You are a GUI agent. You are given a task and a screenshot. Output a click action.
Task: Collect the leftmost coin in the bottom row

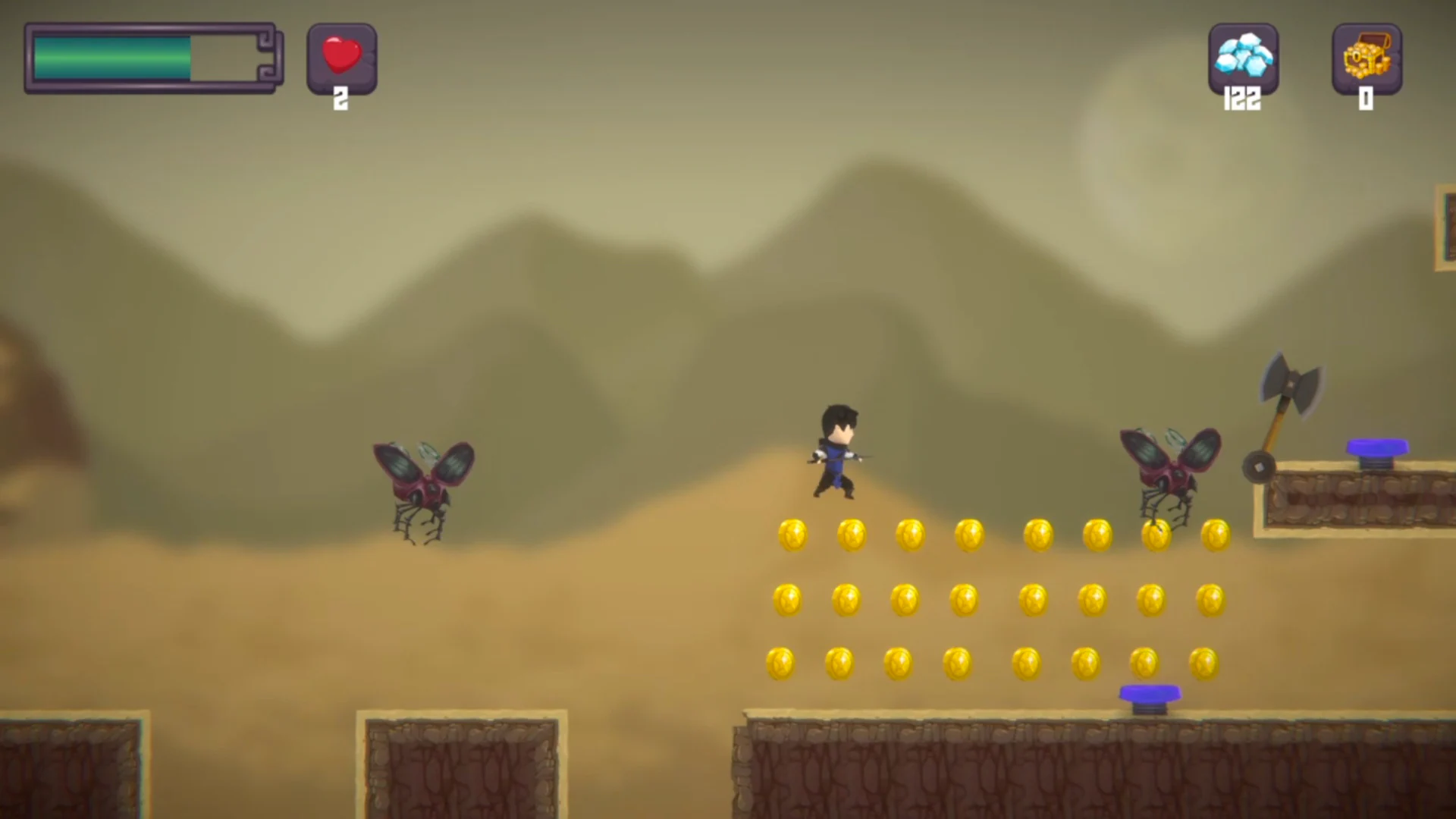tap(781, 661)
